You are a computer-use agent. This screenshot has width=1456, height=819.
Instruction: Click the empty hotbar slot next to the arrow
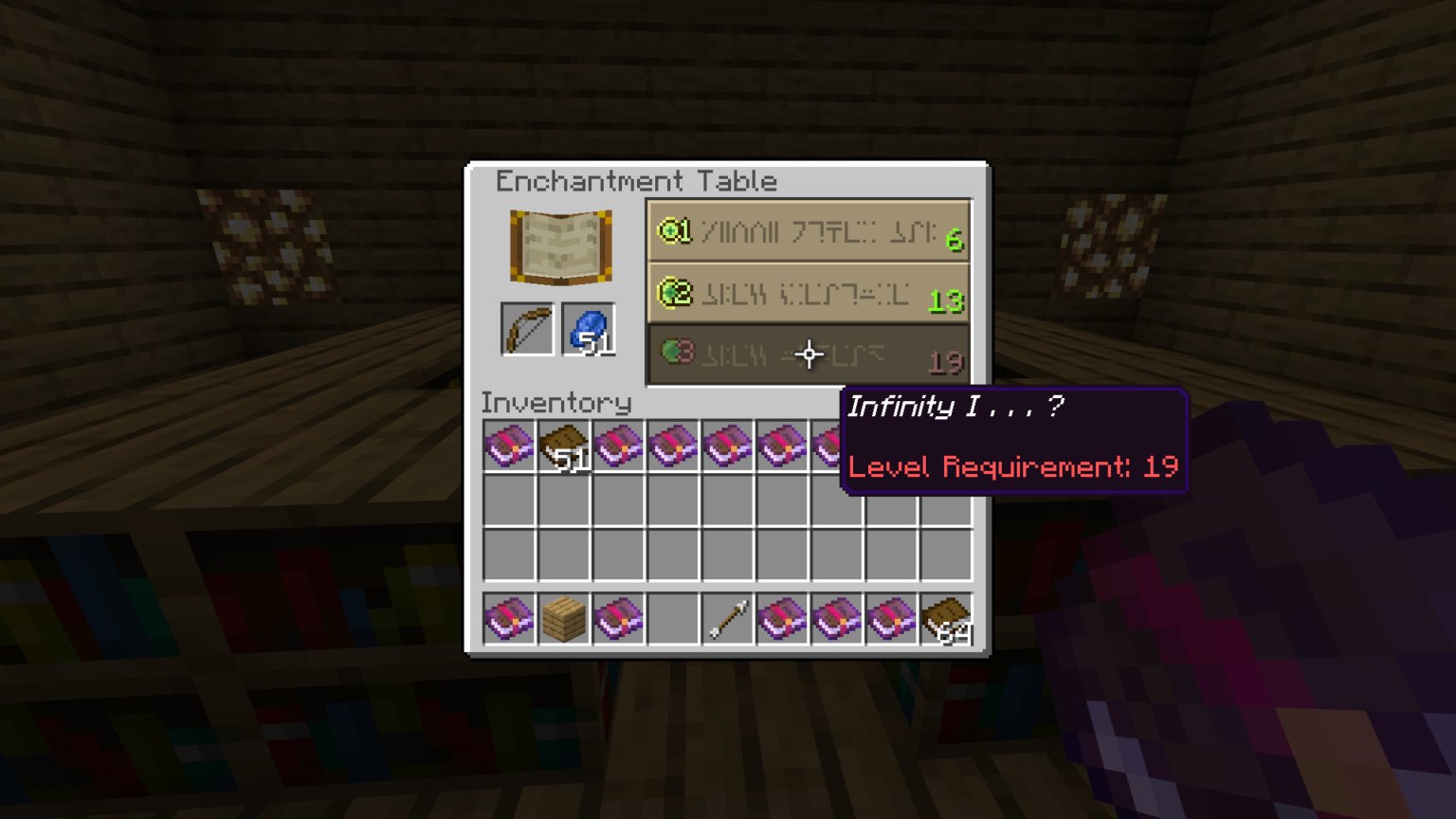click(673, 619)
